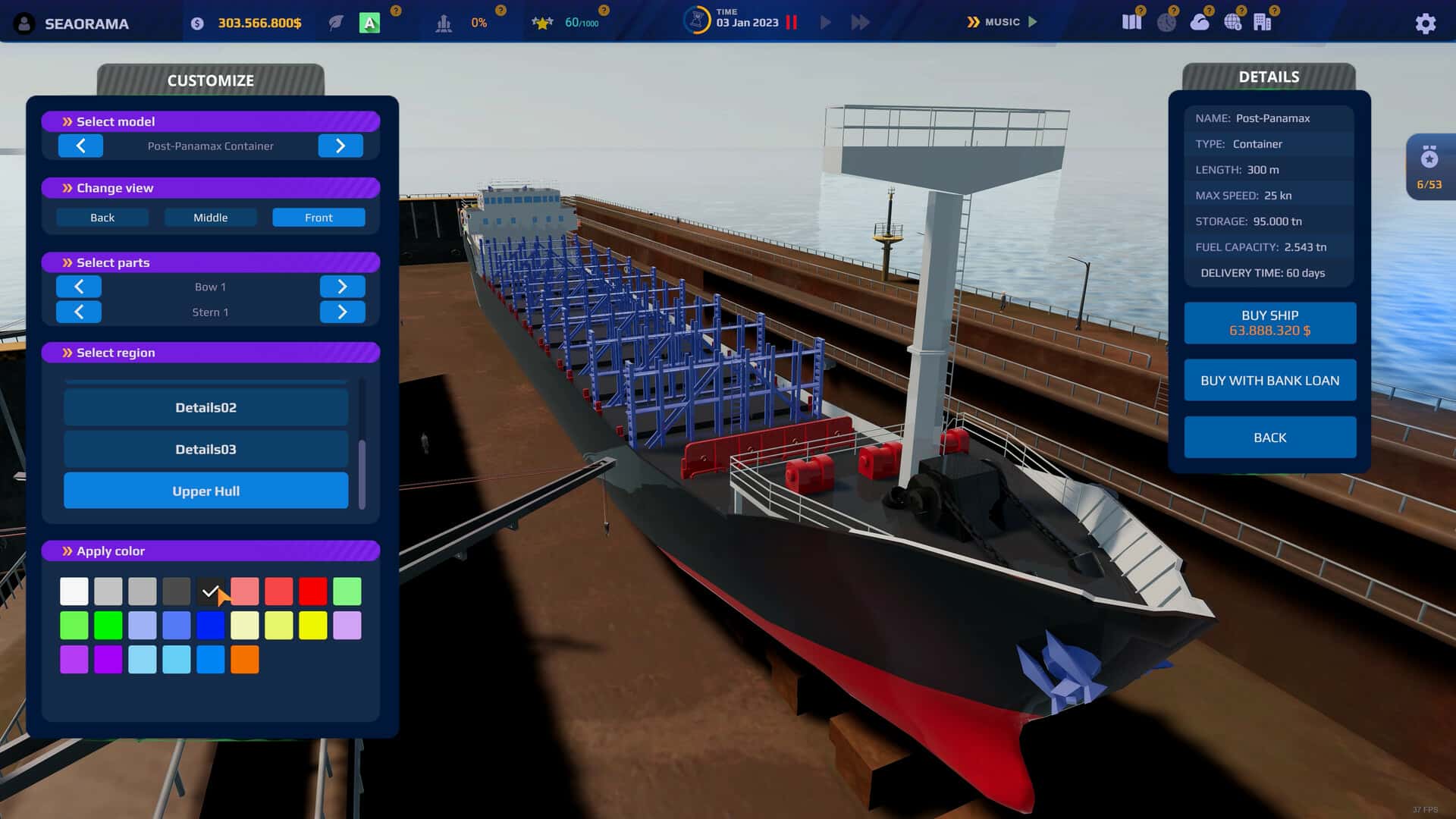Buy the ship for 63.888.320 $
Image resolution: width=1456 pixels, height=819 pixels.
tap(1269, 322)
